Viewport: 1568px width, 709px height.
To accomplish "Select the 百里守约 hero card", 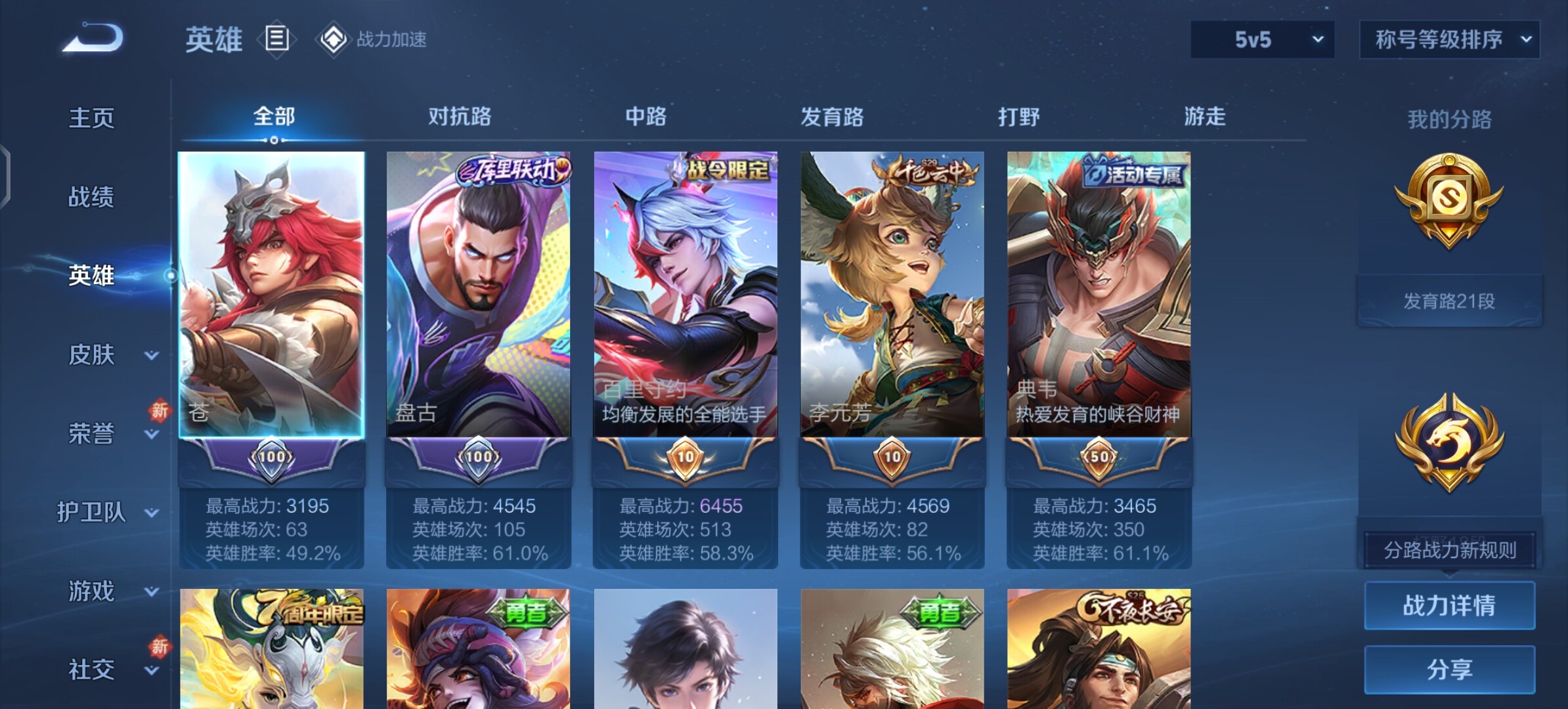I will point(685,295).
